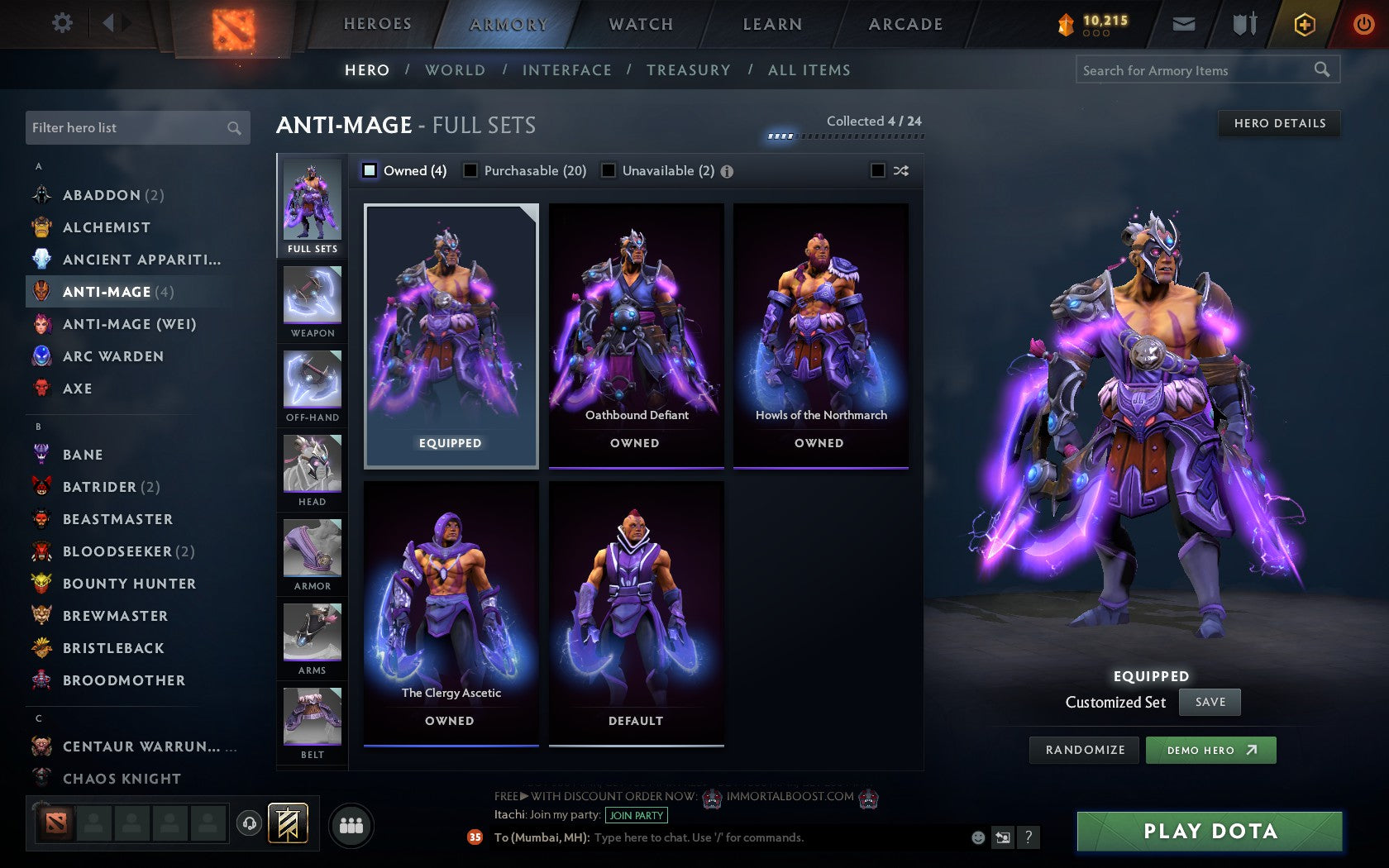Switch to the Treasury tab
The width and height of the screenshot is (1389, 868).
coord(689,70)
